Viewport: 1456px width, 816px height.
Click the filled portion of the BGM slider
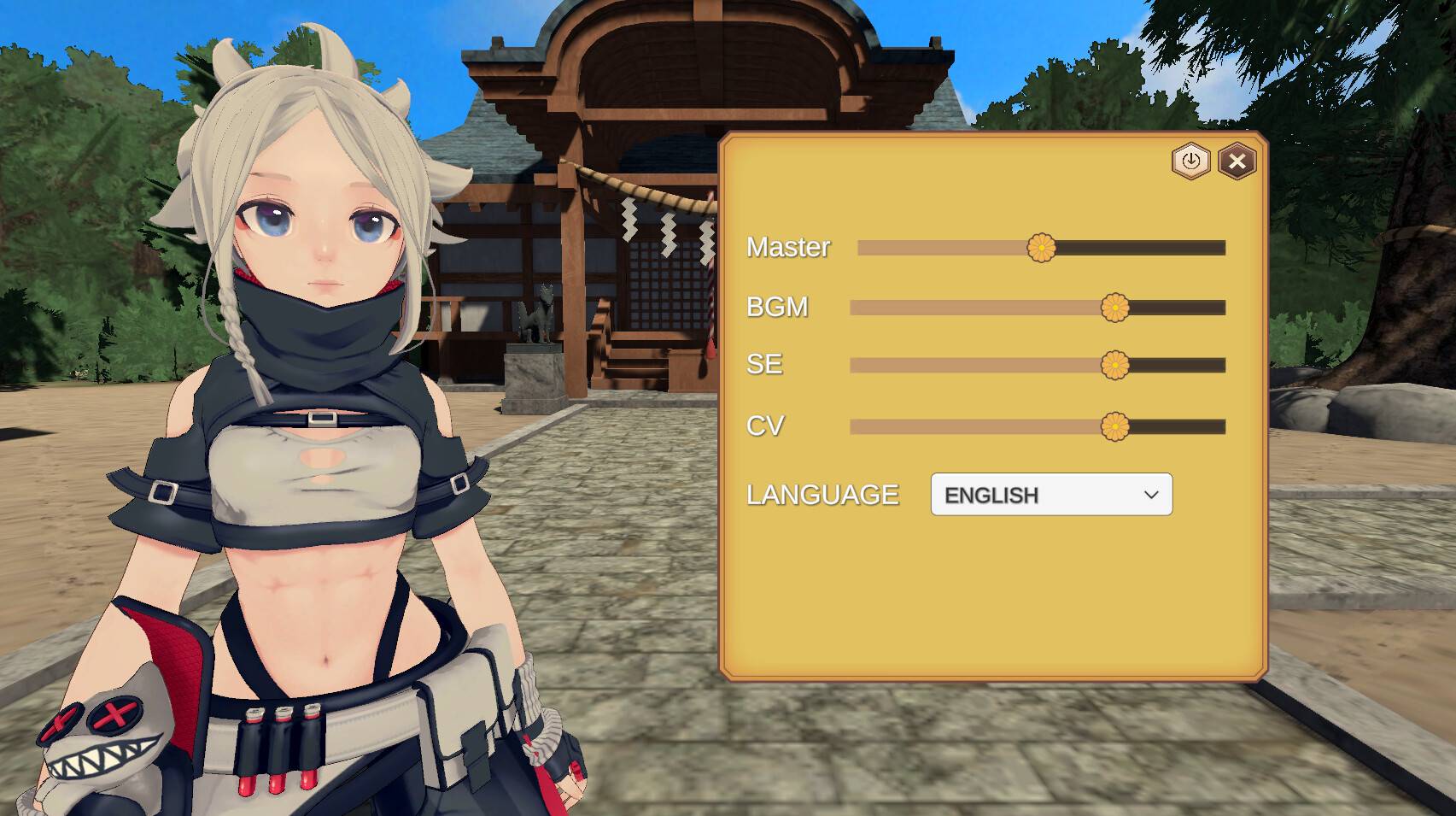coord(974,306)
